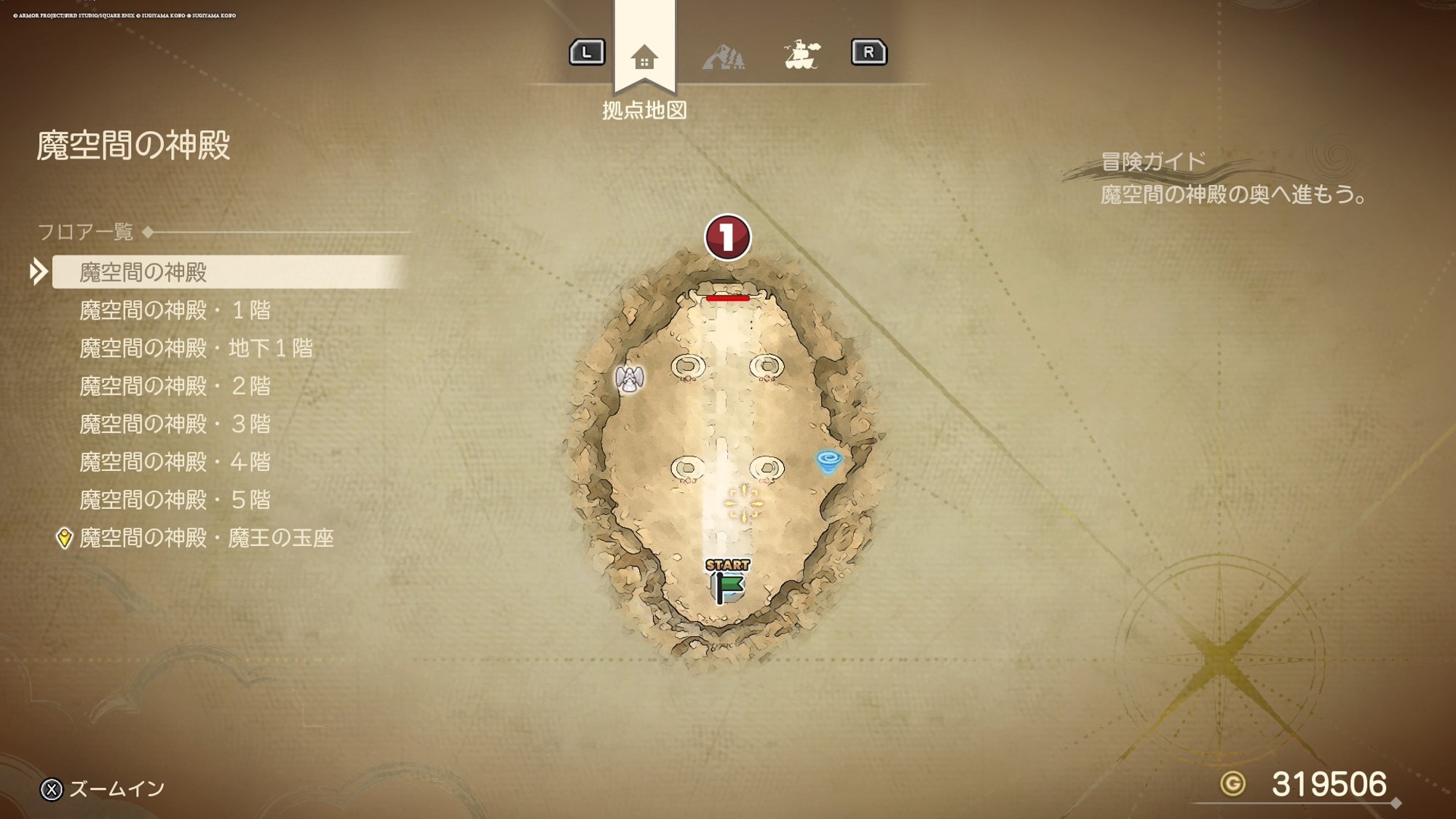Viewport: 1456px width, 819px height.
Task: Switch to the house icon base map tab
Action: pos(644,56)
